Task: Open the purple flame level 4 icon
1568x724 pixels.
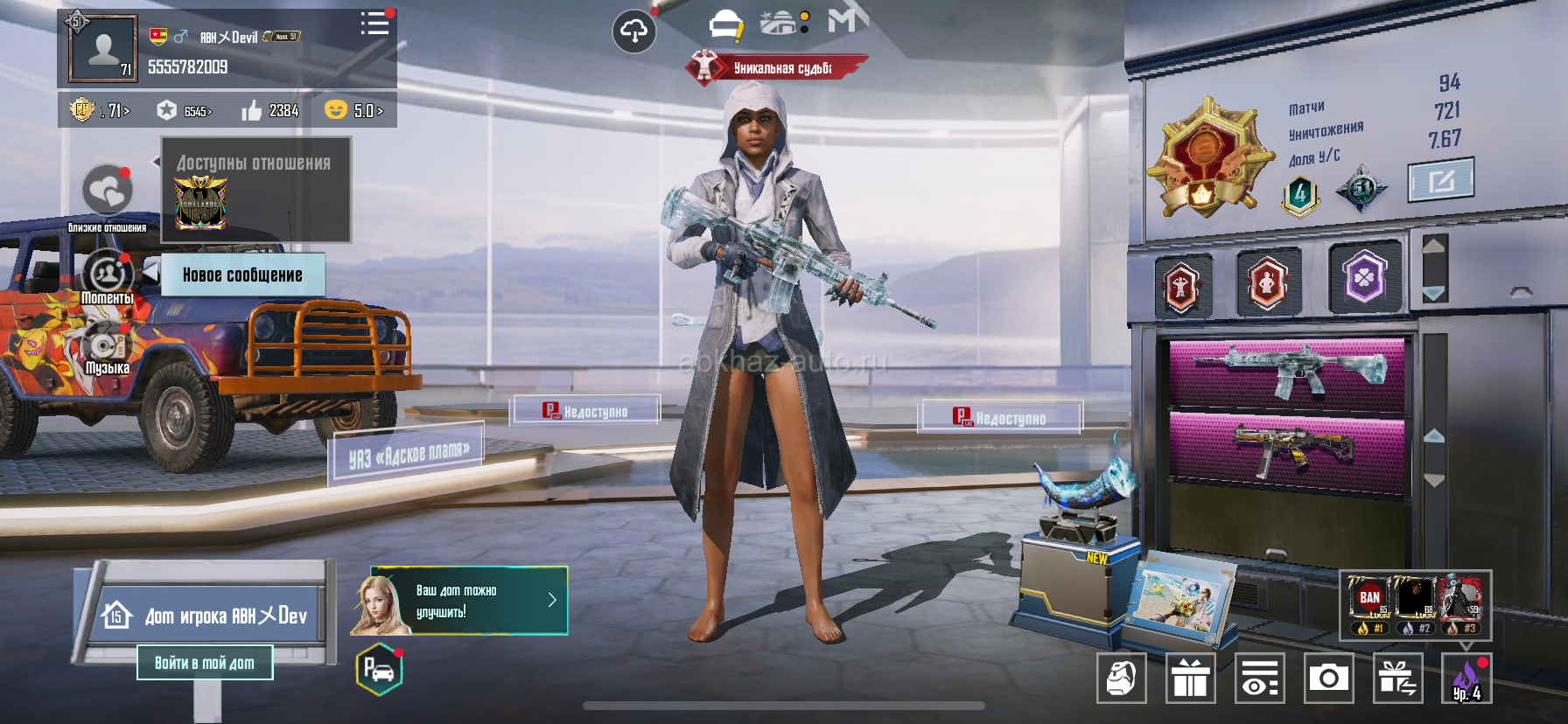Action: (1466, 679)
